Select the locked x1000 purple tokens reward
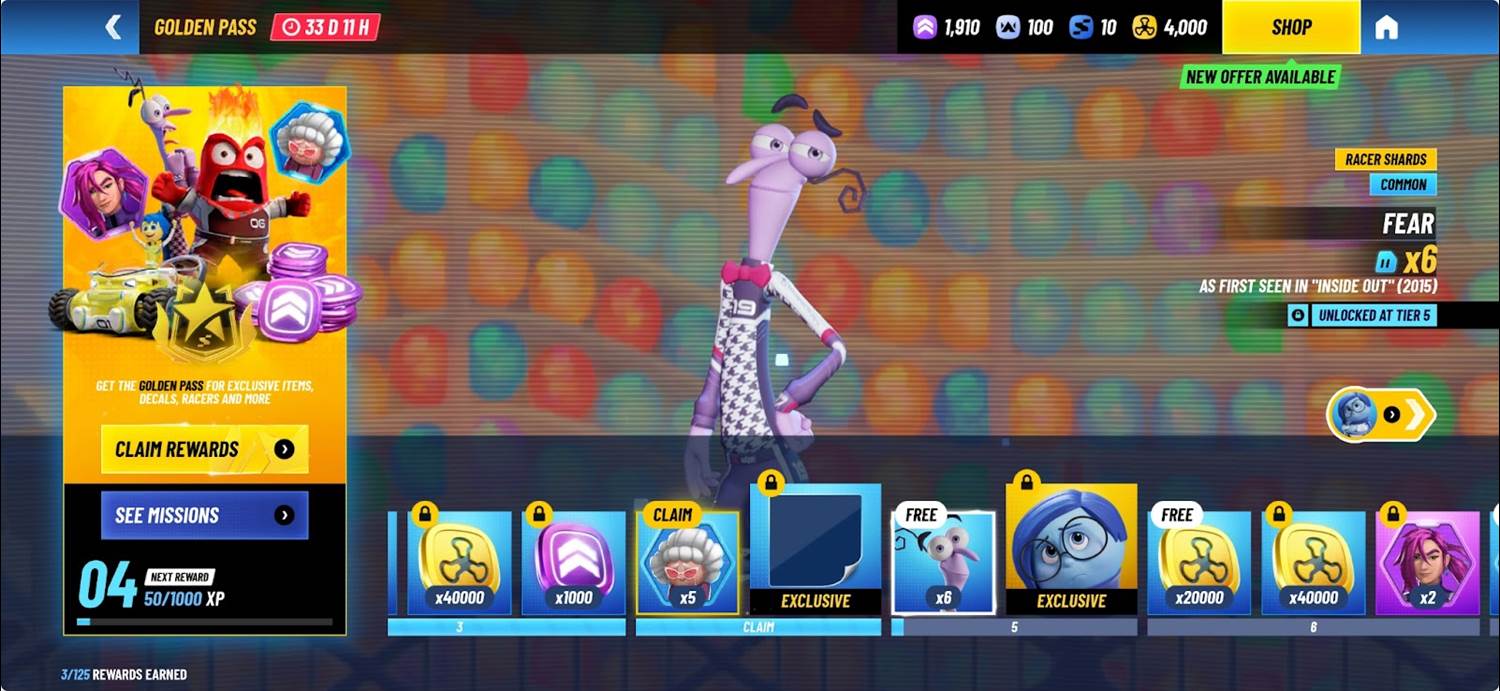The height and width of the screenshot is (691, 1500). tap(573, 562)
